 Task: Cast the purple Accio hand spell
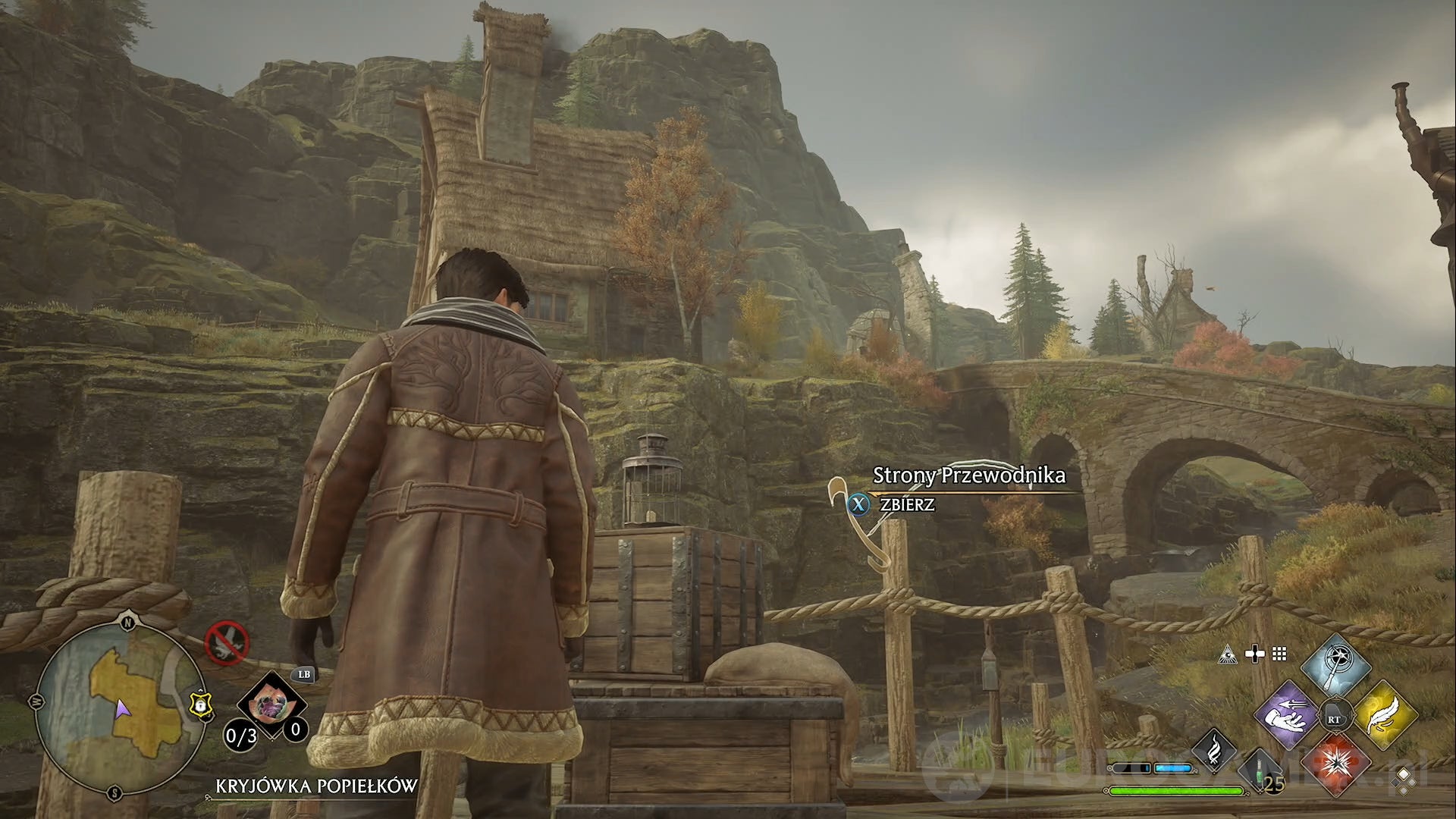(1288, 716)
